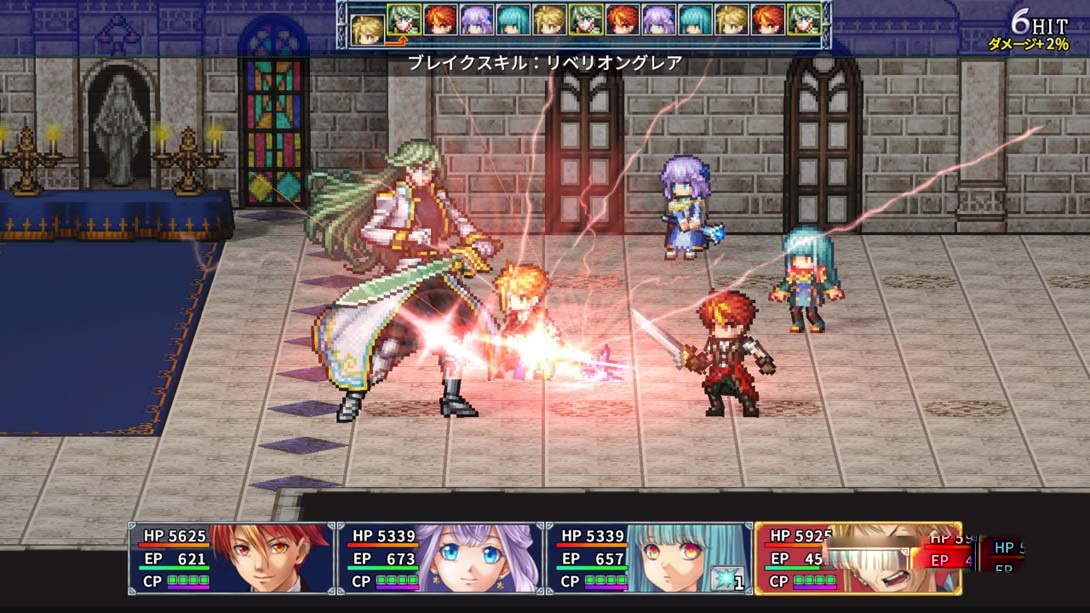Select the lowered blonde portrait in turn order bar
Image resolution: width=1090 pixels, height=613 pixels.
pyautogui.click(x=367, y=28)
